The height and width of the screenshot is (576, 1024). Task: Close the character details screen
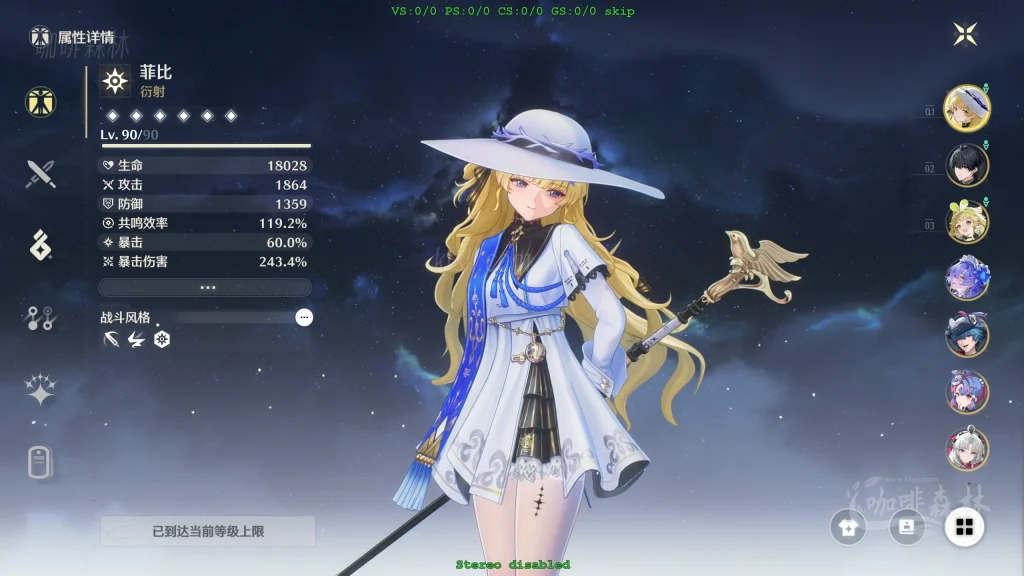[965, 35]
